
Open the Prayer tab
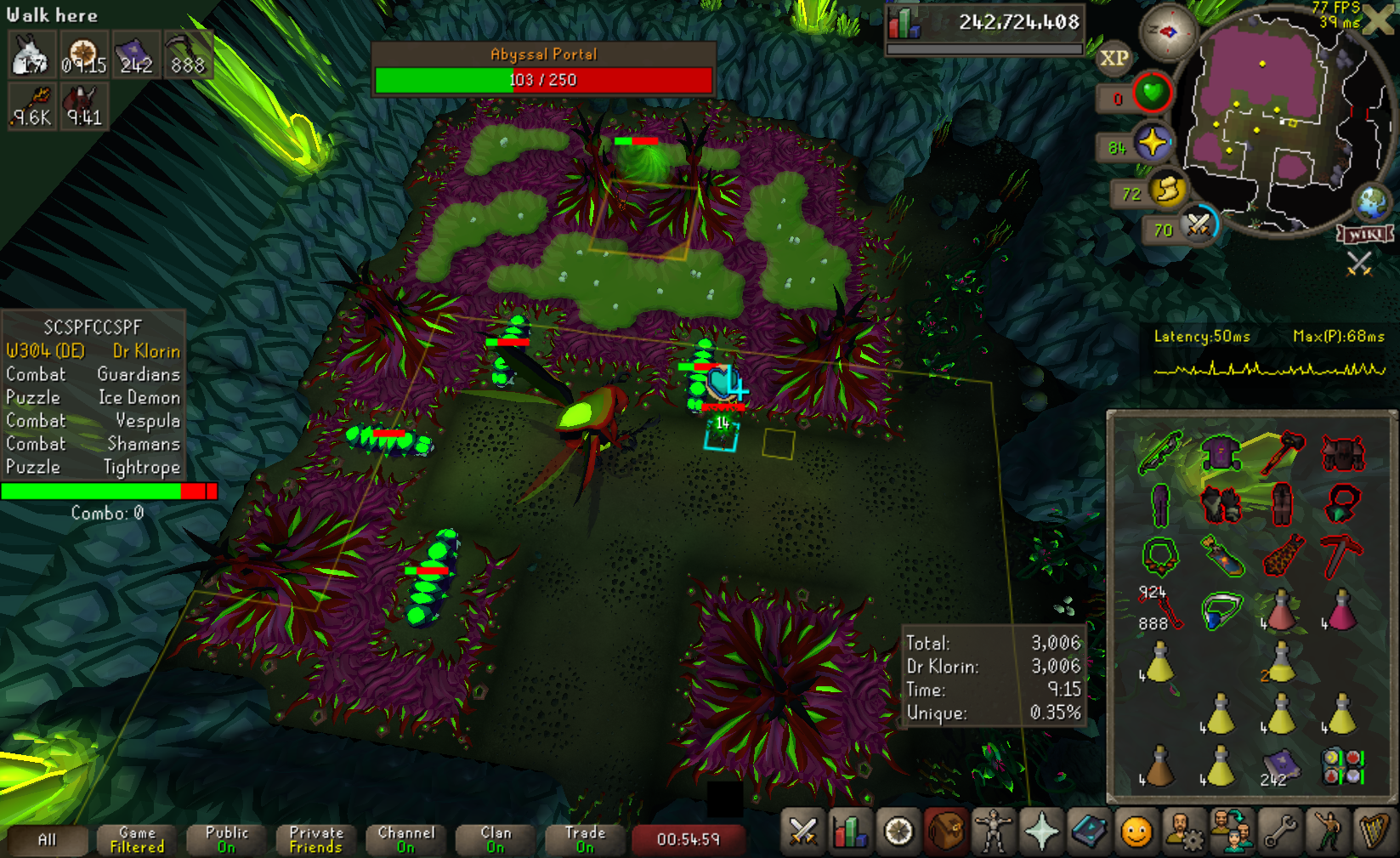1041,832
